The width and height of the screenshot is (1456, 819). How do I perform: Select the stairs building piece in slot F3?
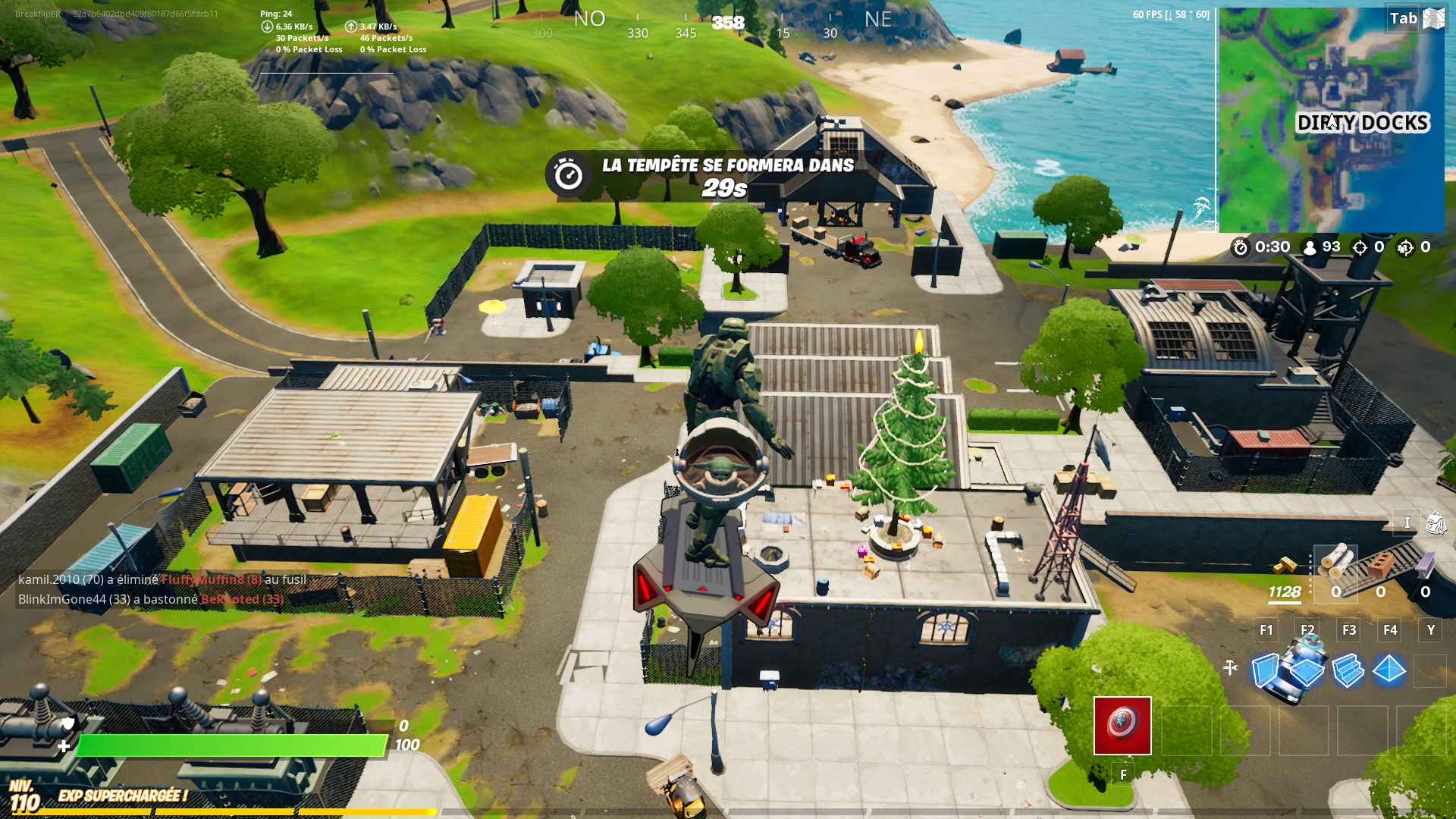1350,671
